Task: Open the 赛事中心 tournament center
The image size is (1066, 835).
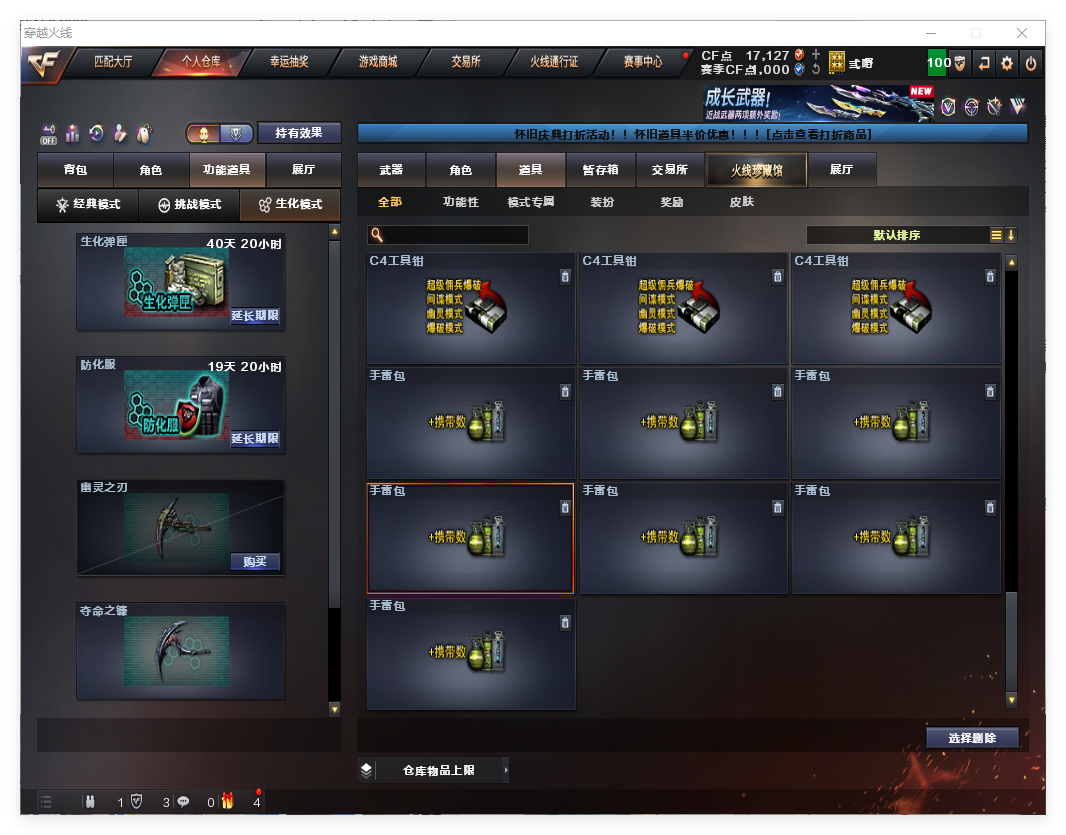Action: pyautogui.click(x=643, y=62)
